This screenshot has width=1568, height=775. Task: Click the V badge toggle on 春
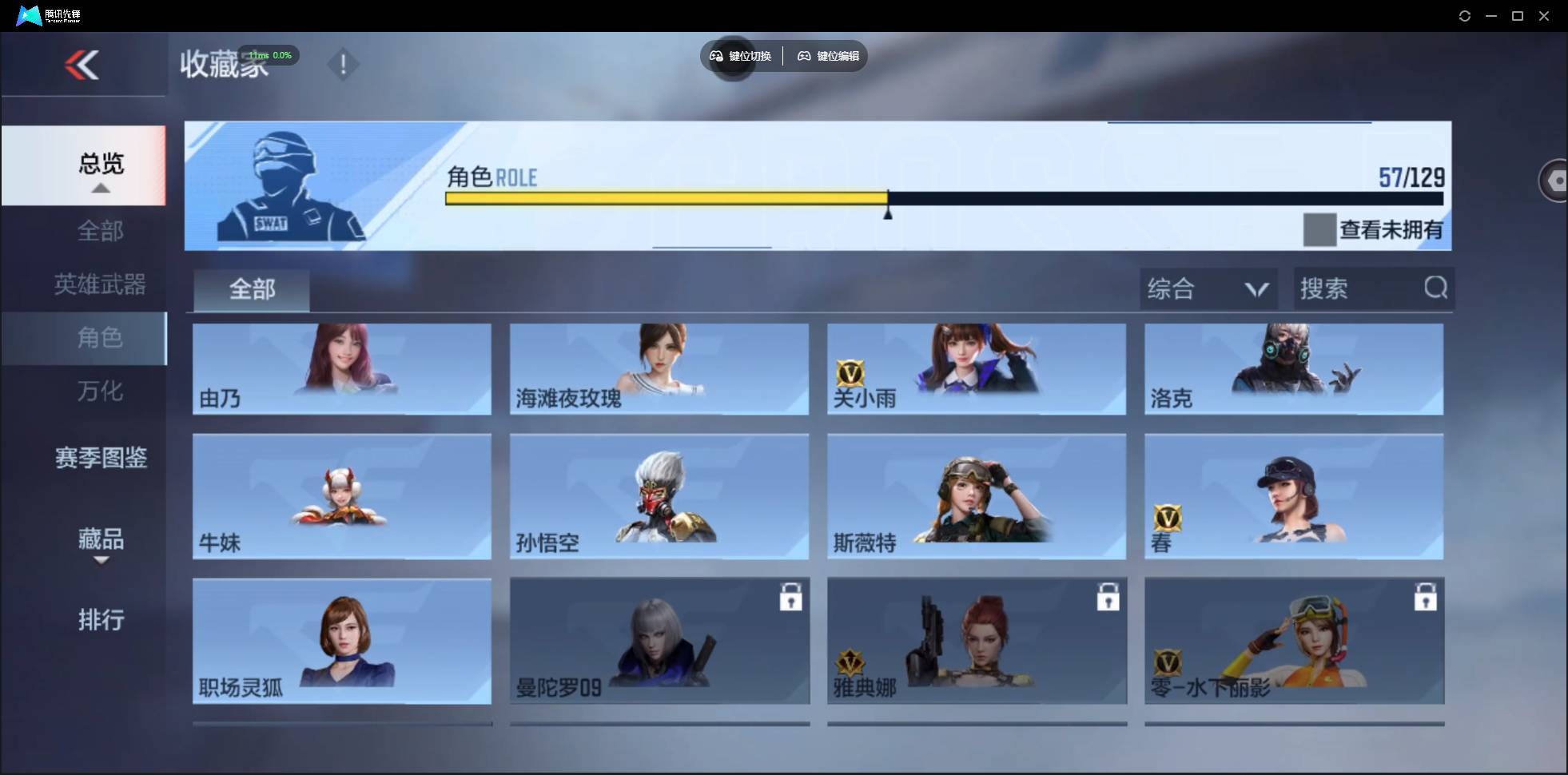(1168, 518)
